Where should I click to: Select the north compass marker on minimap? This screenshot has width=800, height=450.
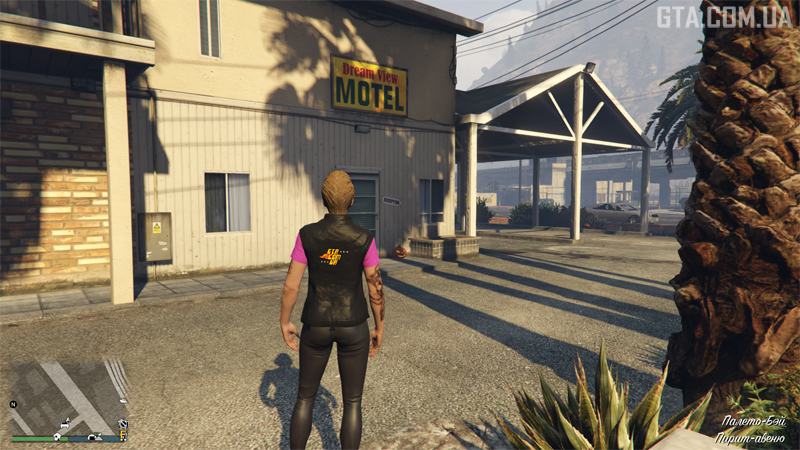[14, 404]
